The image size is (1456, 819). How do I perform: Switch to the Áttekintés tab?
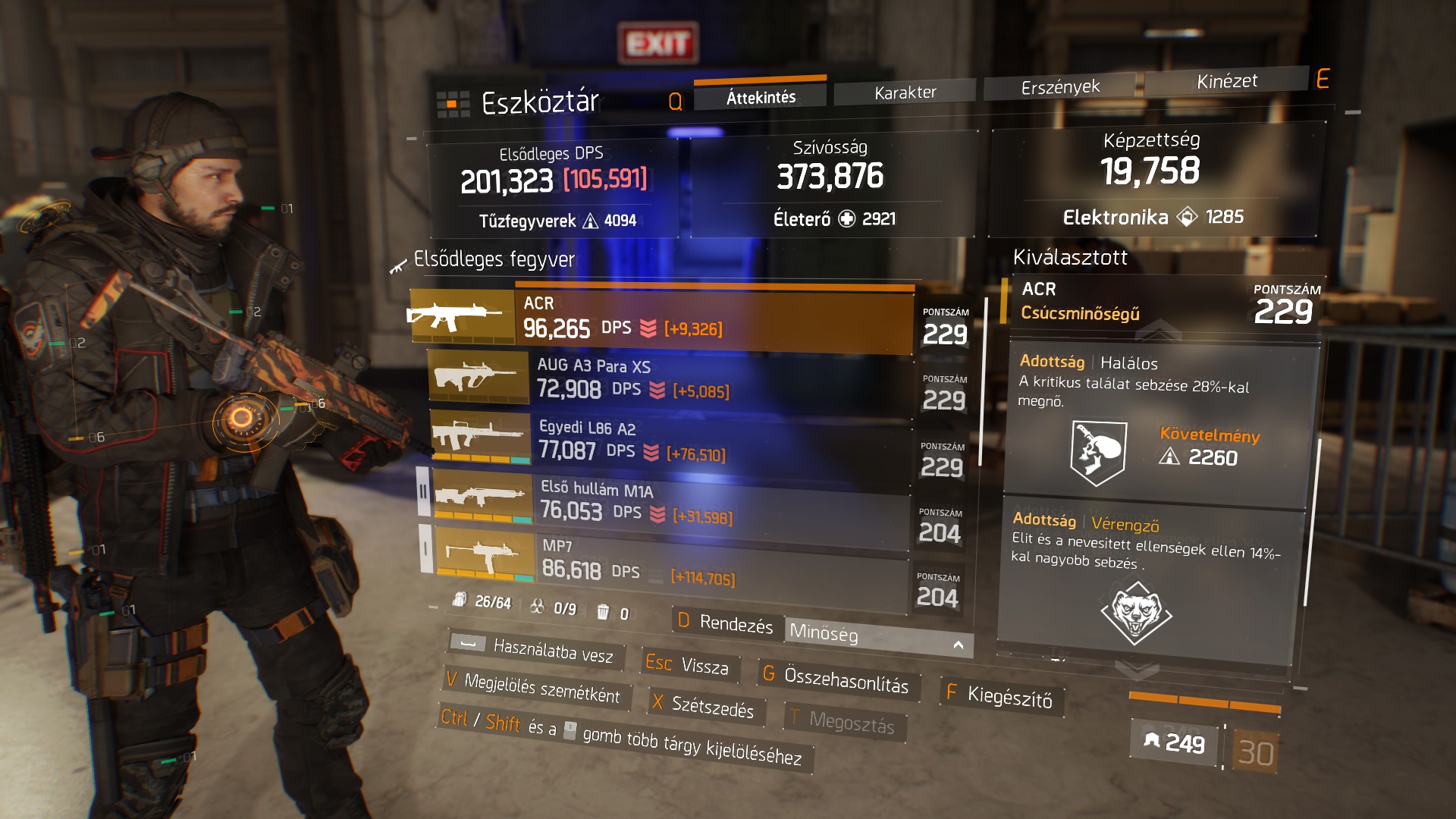click(761, 97)
